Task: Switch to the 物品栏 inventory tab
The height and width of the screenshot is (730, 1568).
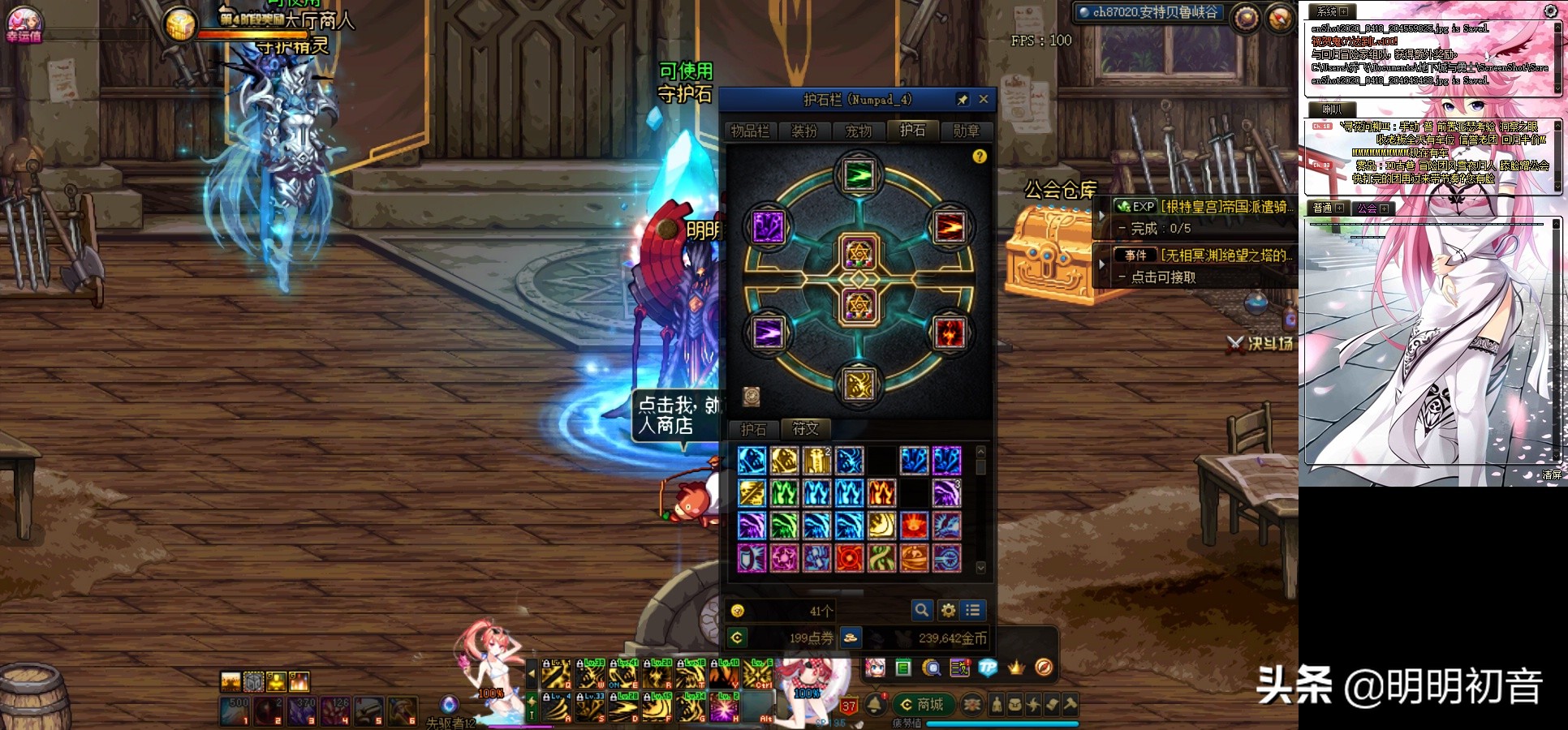Action: pyautogui.click(x=750, y=131)
